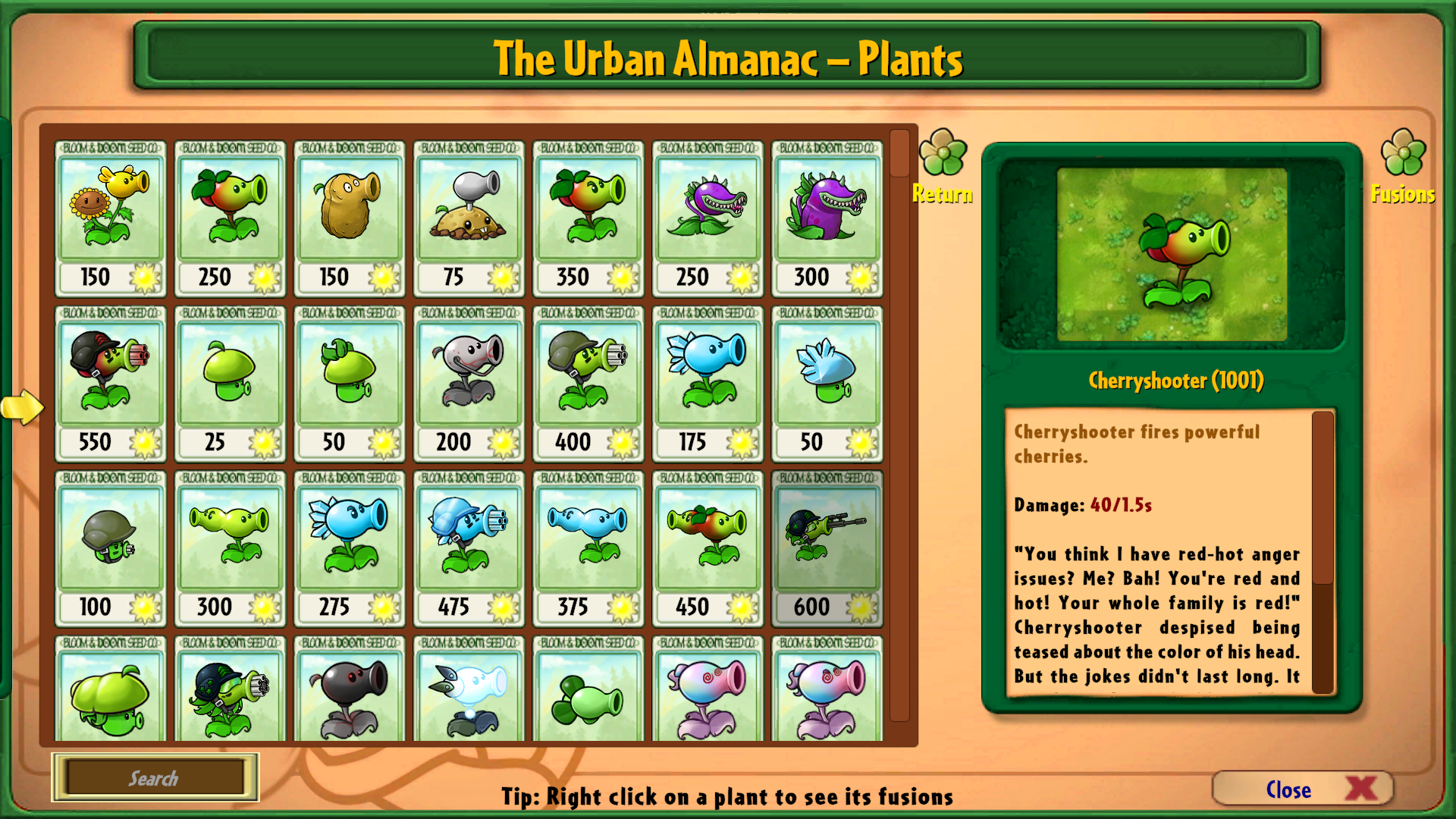Pick the sniper pea card costing 600

(827, 548)
